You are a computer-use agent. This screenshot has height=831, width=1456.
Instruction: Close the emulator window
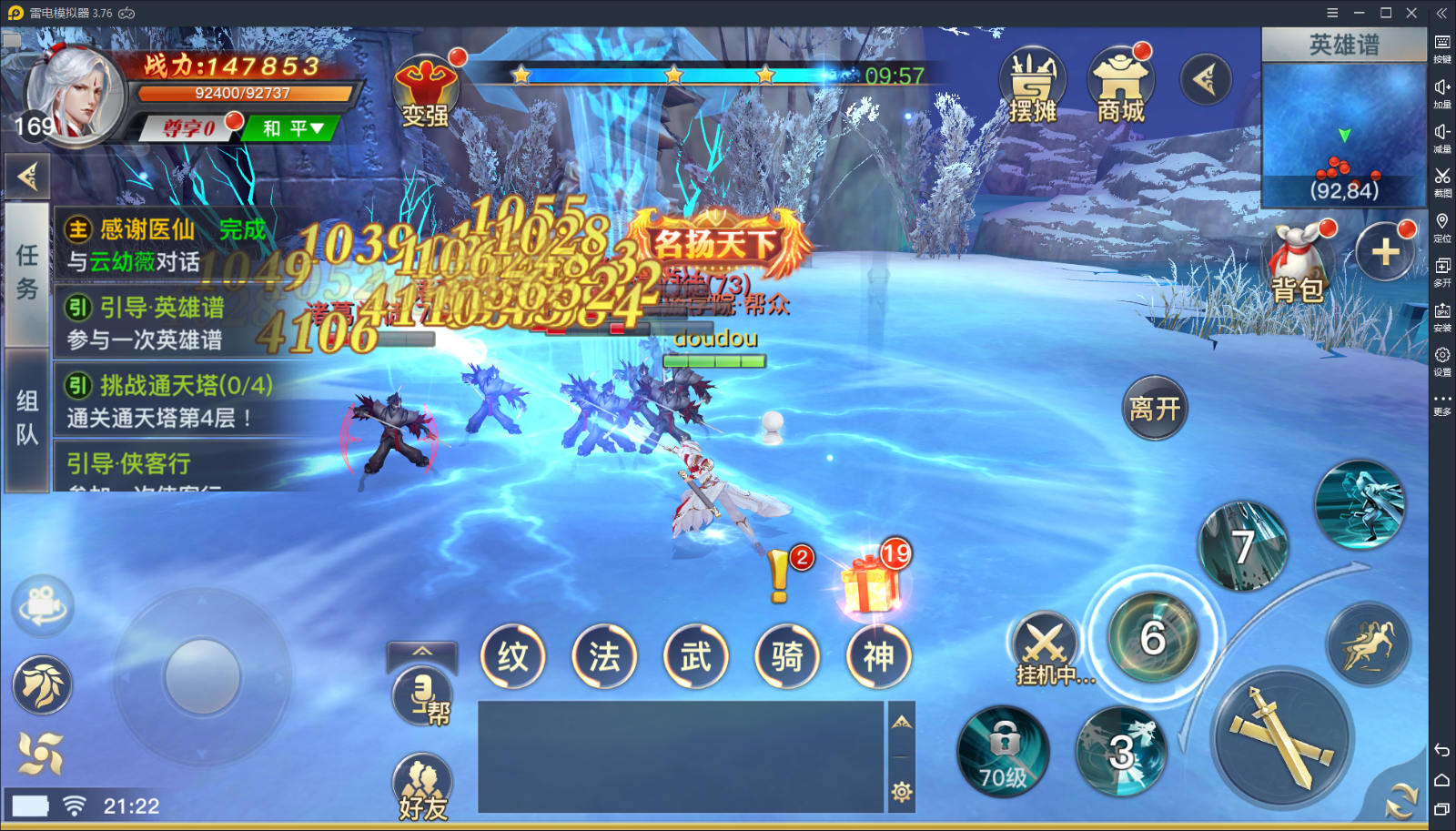[1411, 13]
